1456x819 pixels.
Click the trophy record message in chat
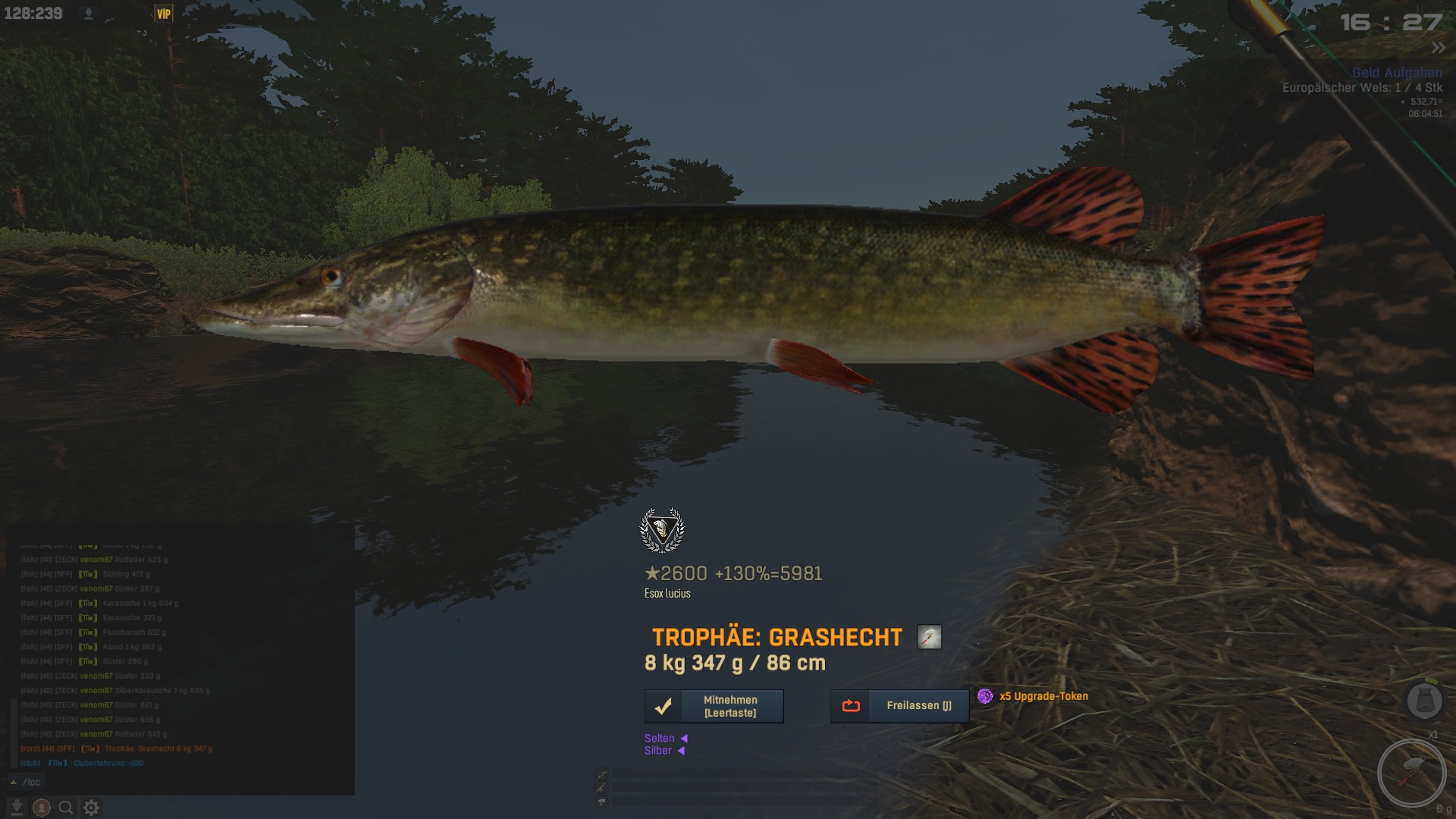[x=158, y=748]
